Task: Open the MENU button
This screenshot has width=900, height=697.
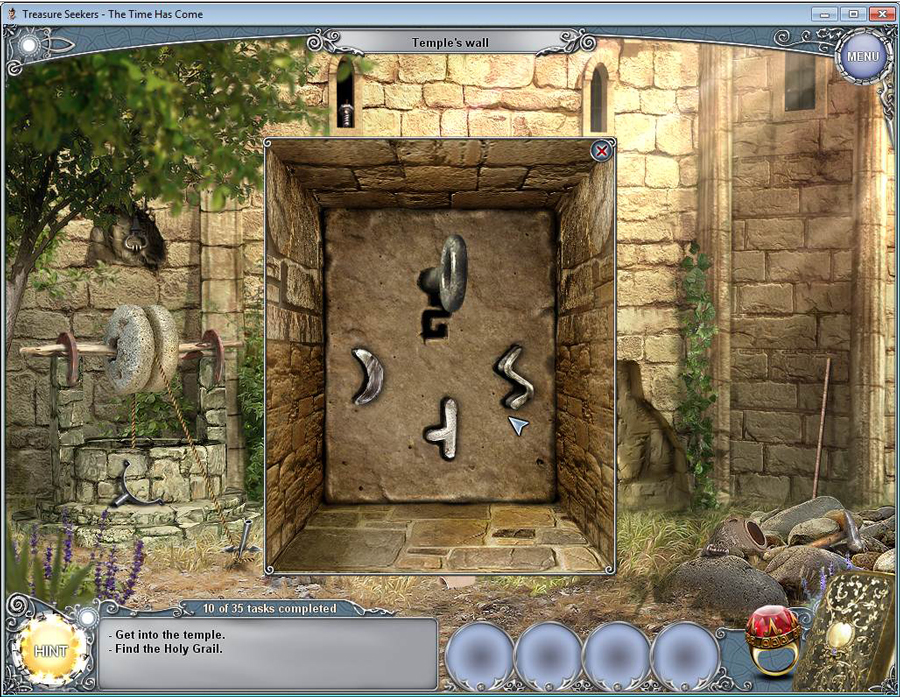Action: point(862,56)
